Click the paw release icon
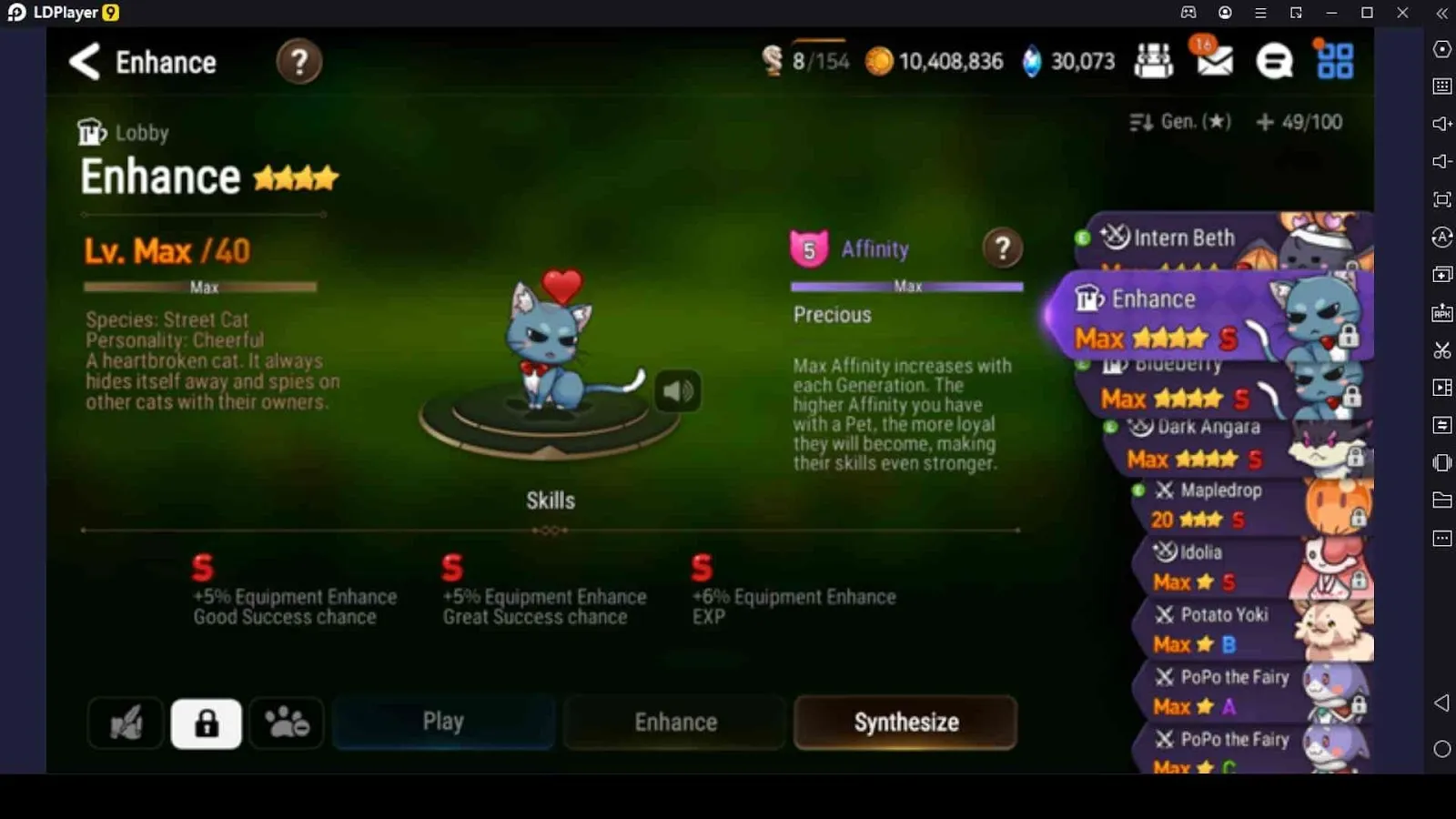Viewport: 1456px width, 819px height. (286, 723)
